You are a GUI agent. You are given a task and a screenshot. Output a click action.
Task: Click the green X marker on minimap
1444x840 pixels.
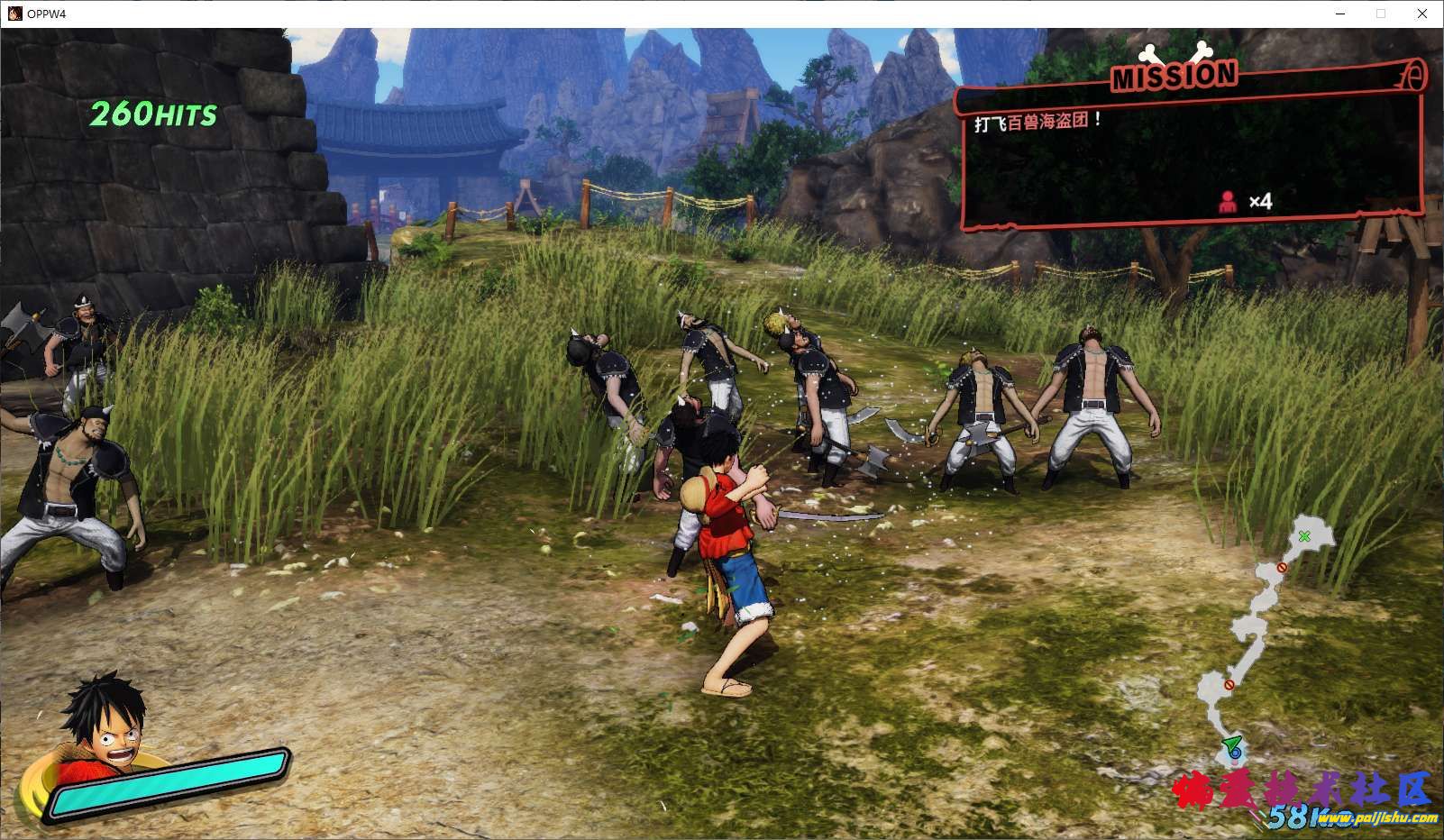coord(1304,536)
